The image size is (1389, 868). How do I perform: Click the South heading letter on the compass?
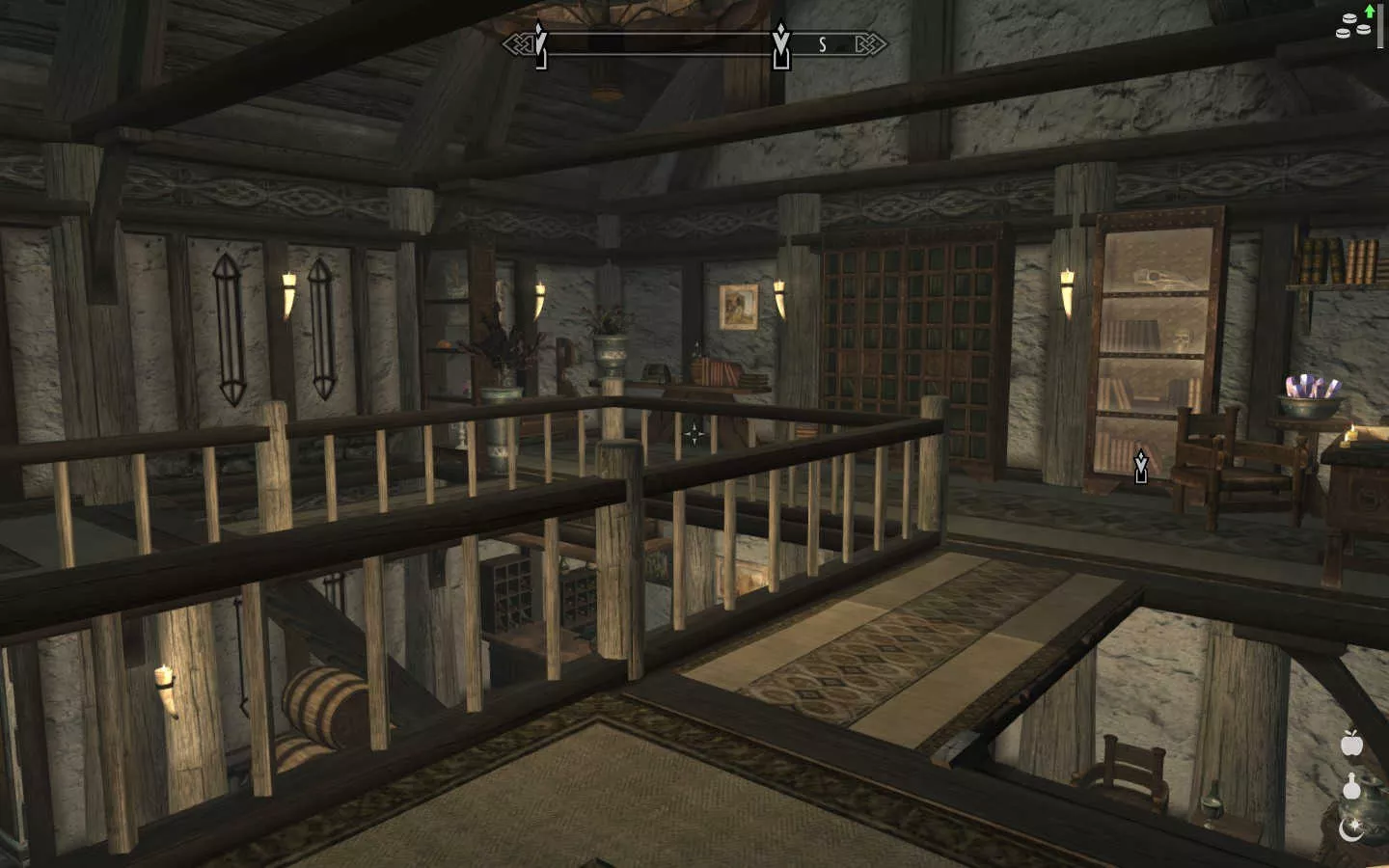tap(823, 44)
